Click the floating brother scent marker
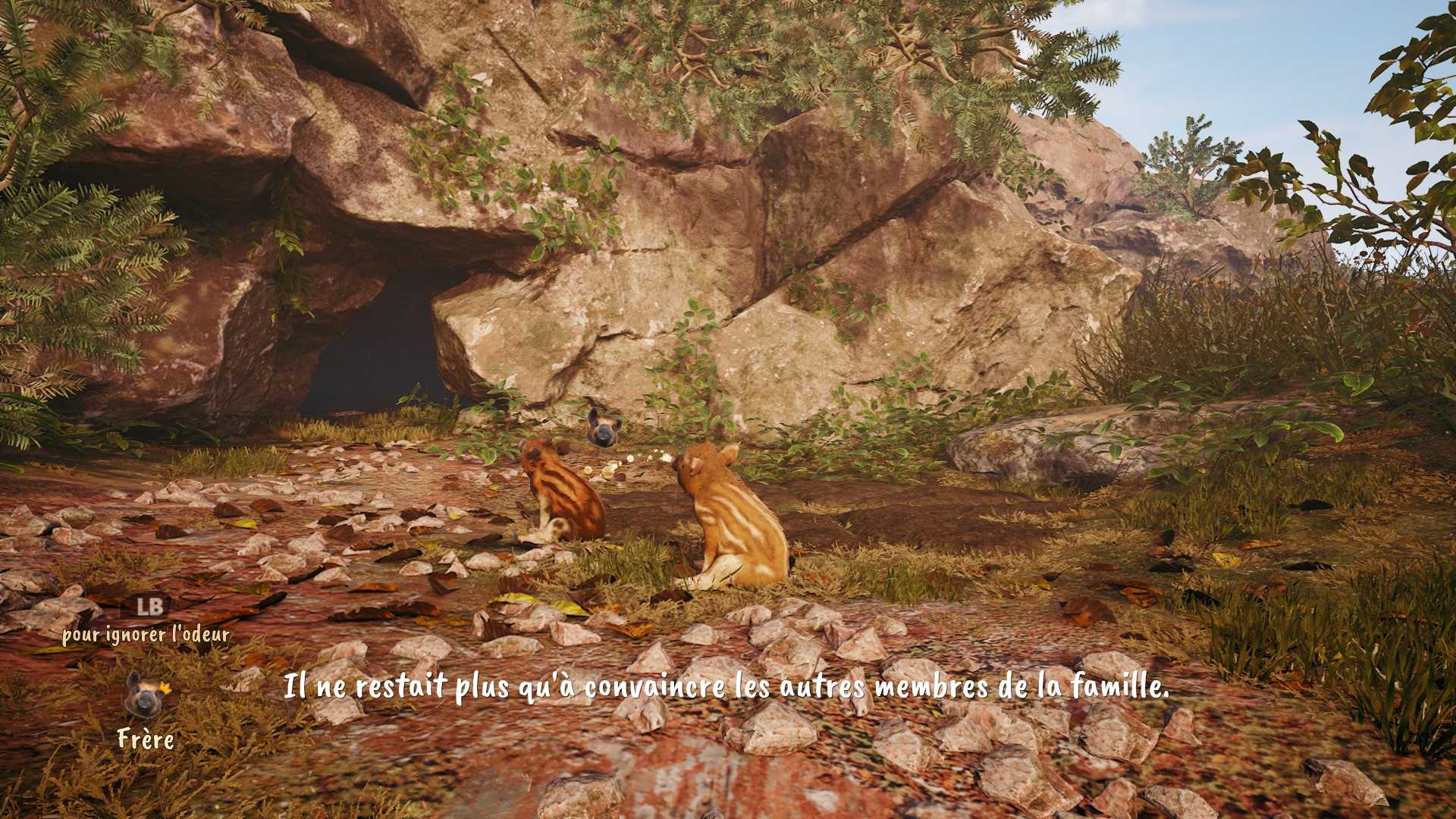Screen dimensions: 1456x819 (x=604, y=428)
